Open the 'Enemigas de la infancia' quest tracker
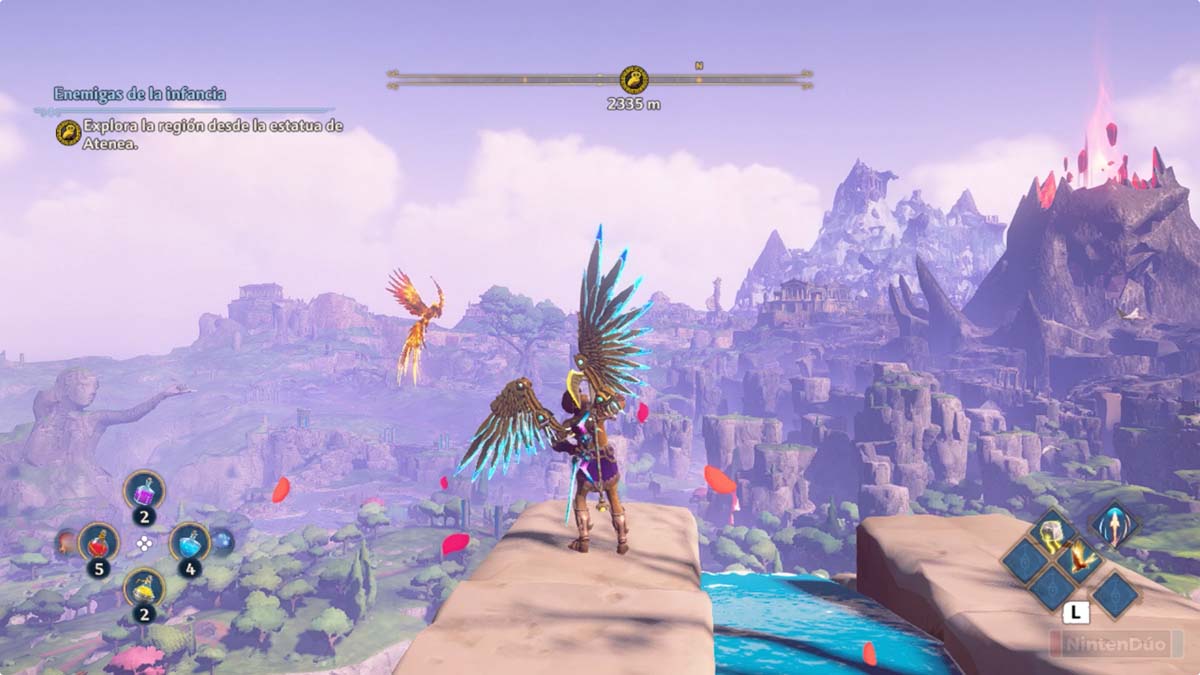This screenshot has height=675, width=1200. (x=140, y=94)
